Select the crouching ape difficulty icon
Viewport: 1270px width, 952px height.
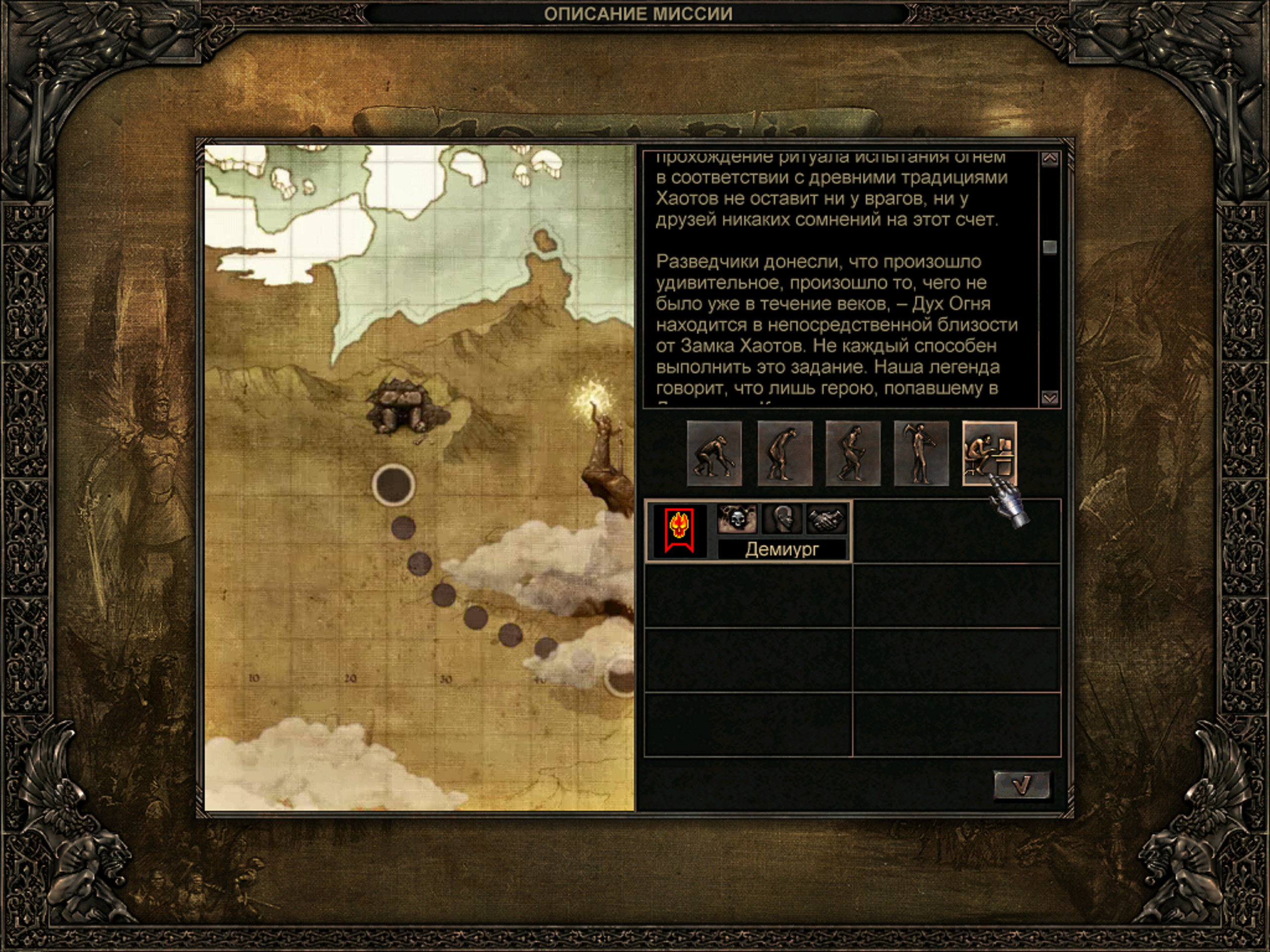pos(714,453)
